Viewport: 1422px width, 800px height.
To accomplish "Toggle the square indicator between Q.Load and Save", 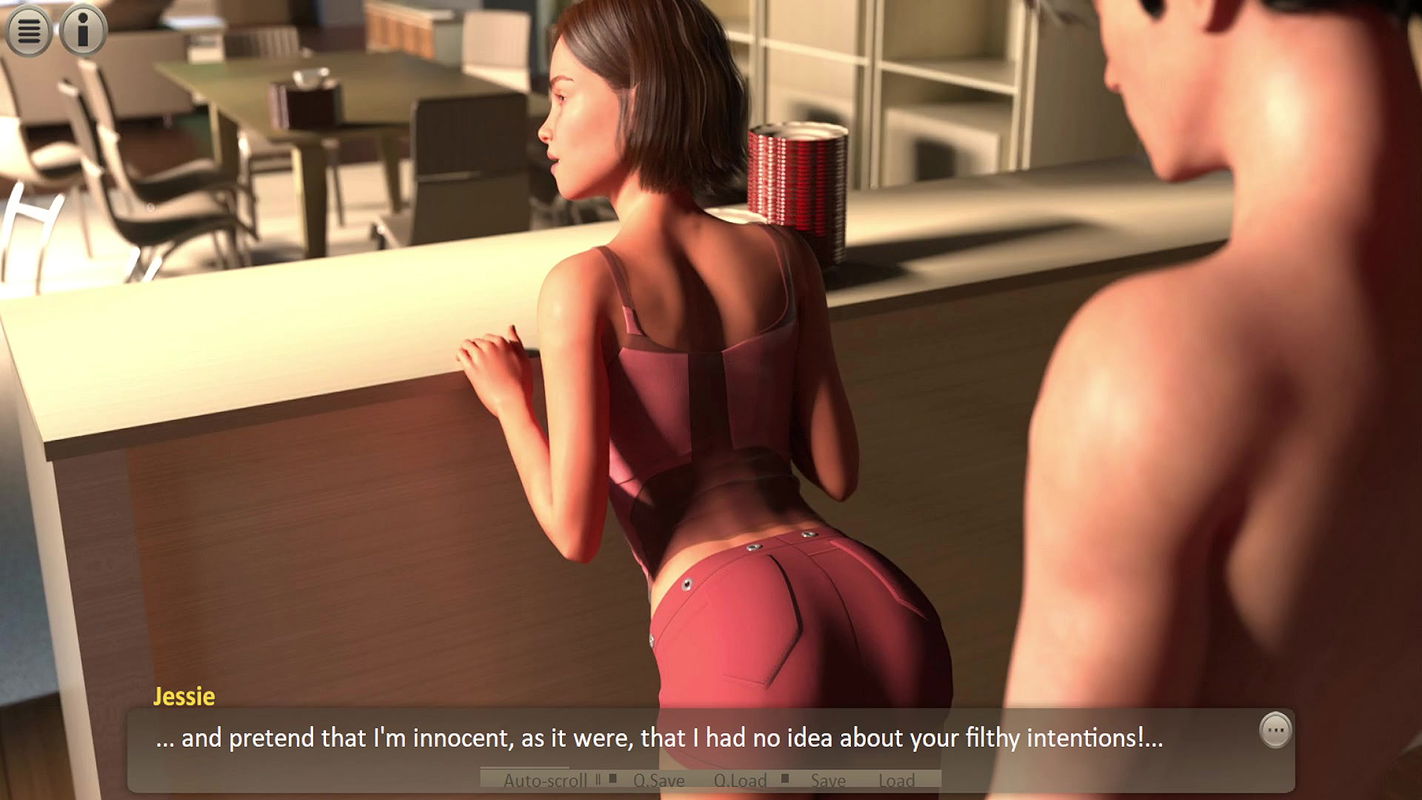I will (x=786, y=779).
